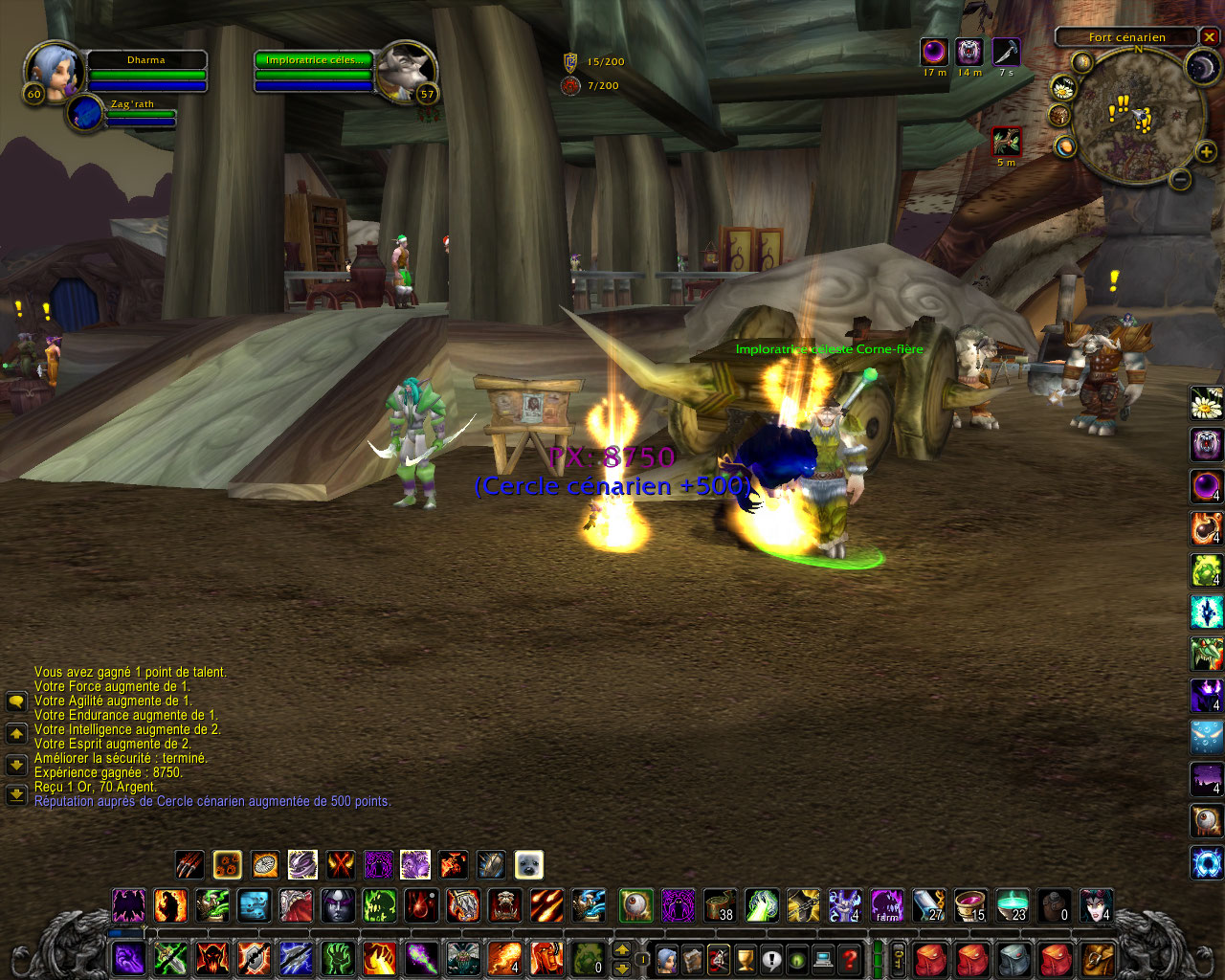The height and width of the screenshot is (980, 1225).
Task: Open the spellbook micro button
Action: tap(693, 958)
